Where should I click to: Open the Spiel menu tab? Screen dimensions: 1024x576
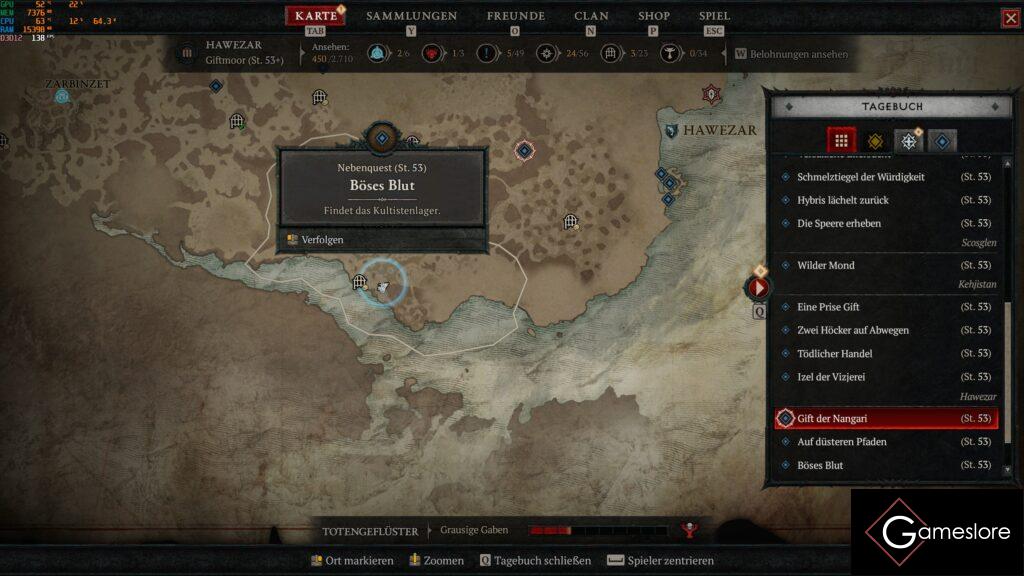coord(714,16)
